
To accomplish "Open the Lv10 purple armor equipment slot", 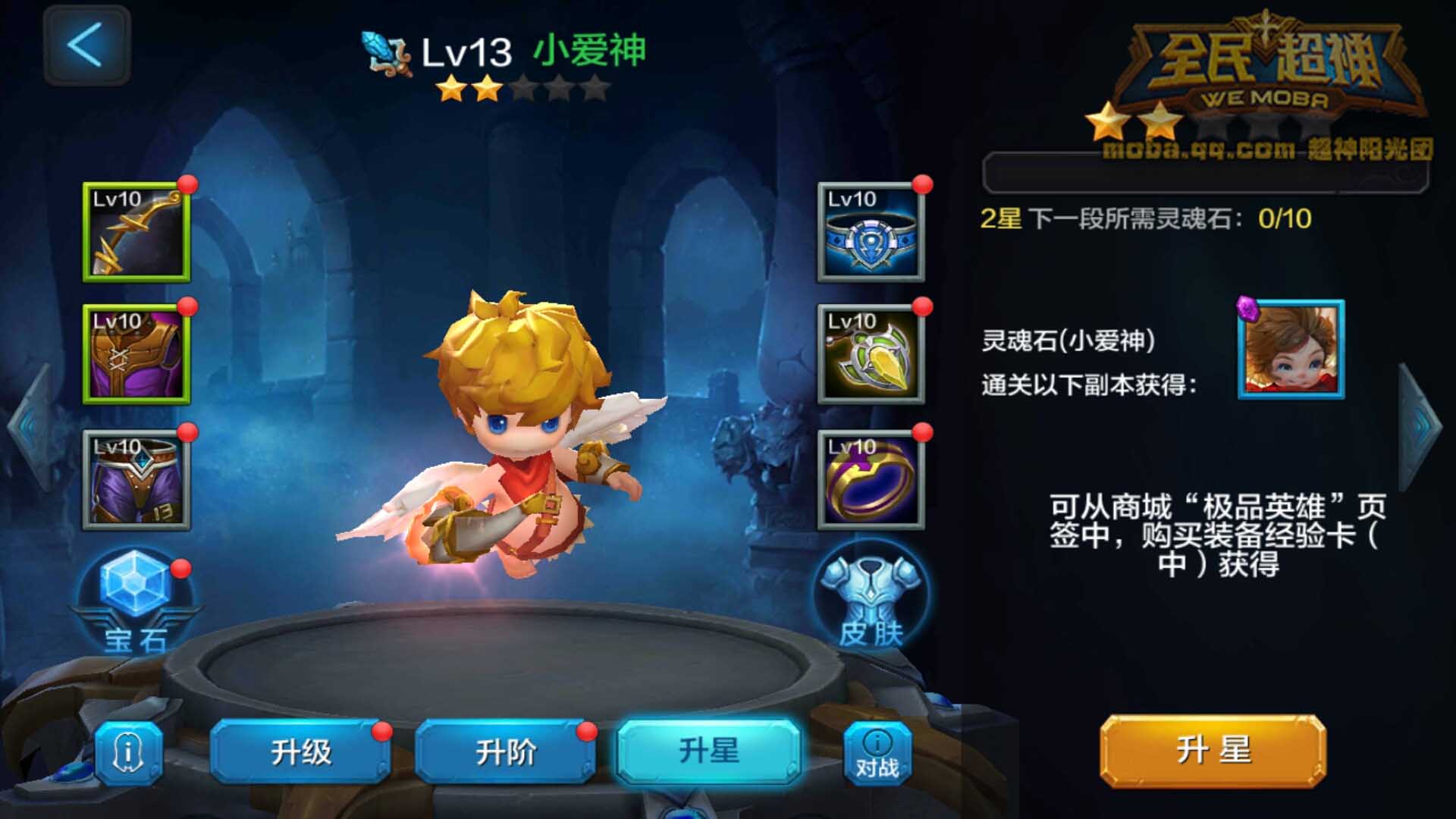I will (x=135, y=356).
